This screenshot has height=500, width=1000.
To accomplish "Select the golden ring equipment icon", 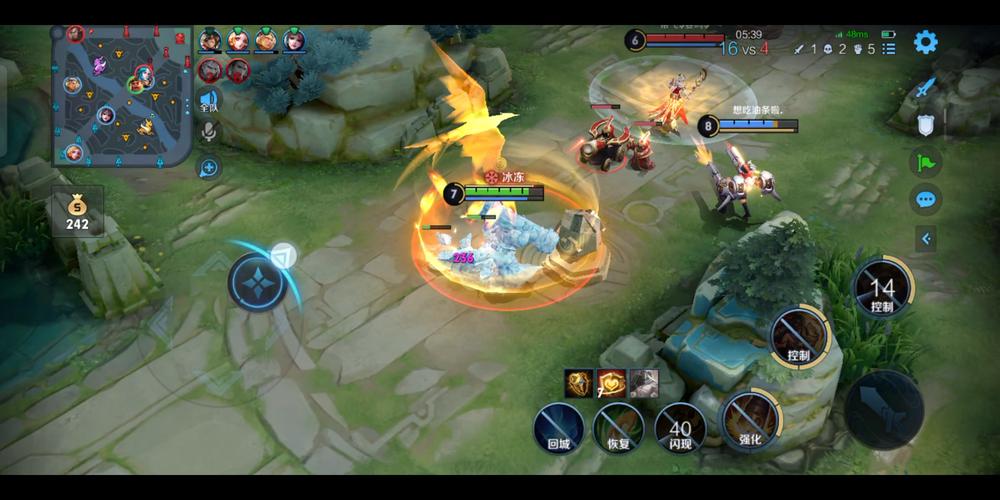I will point(579,383).
